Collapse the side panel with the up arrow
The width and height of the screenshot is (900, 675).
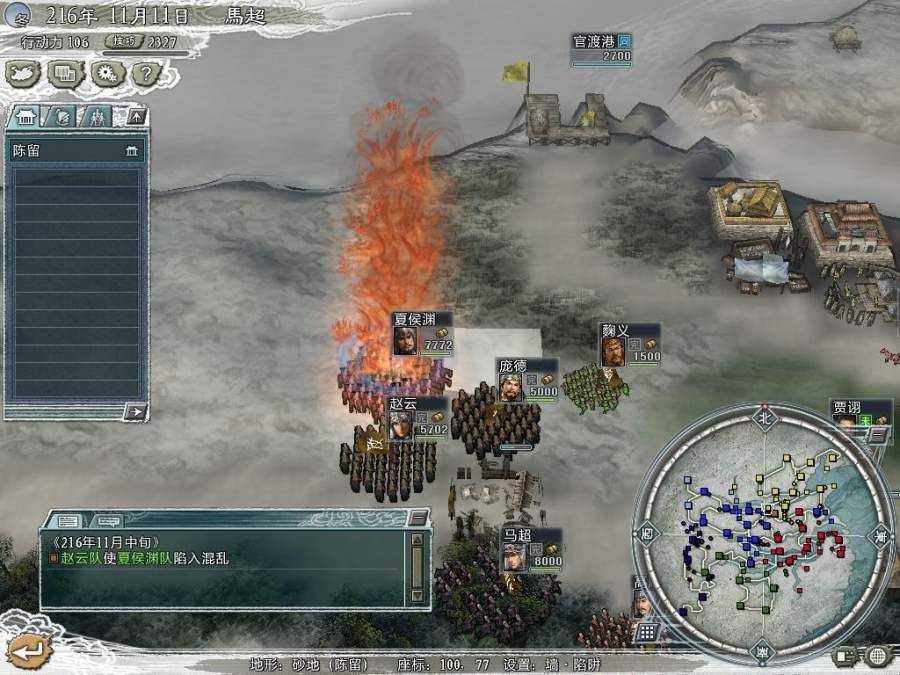(x=136, y=116)
